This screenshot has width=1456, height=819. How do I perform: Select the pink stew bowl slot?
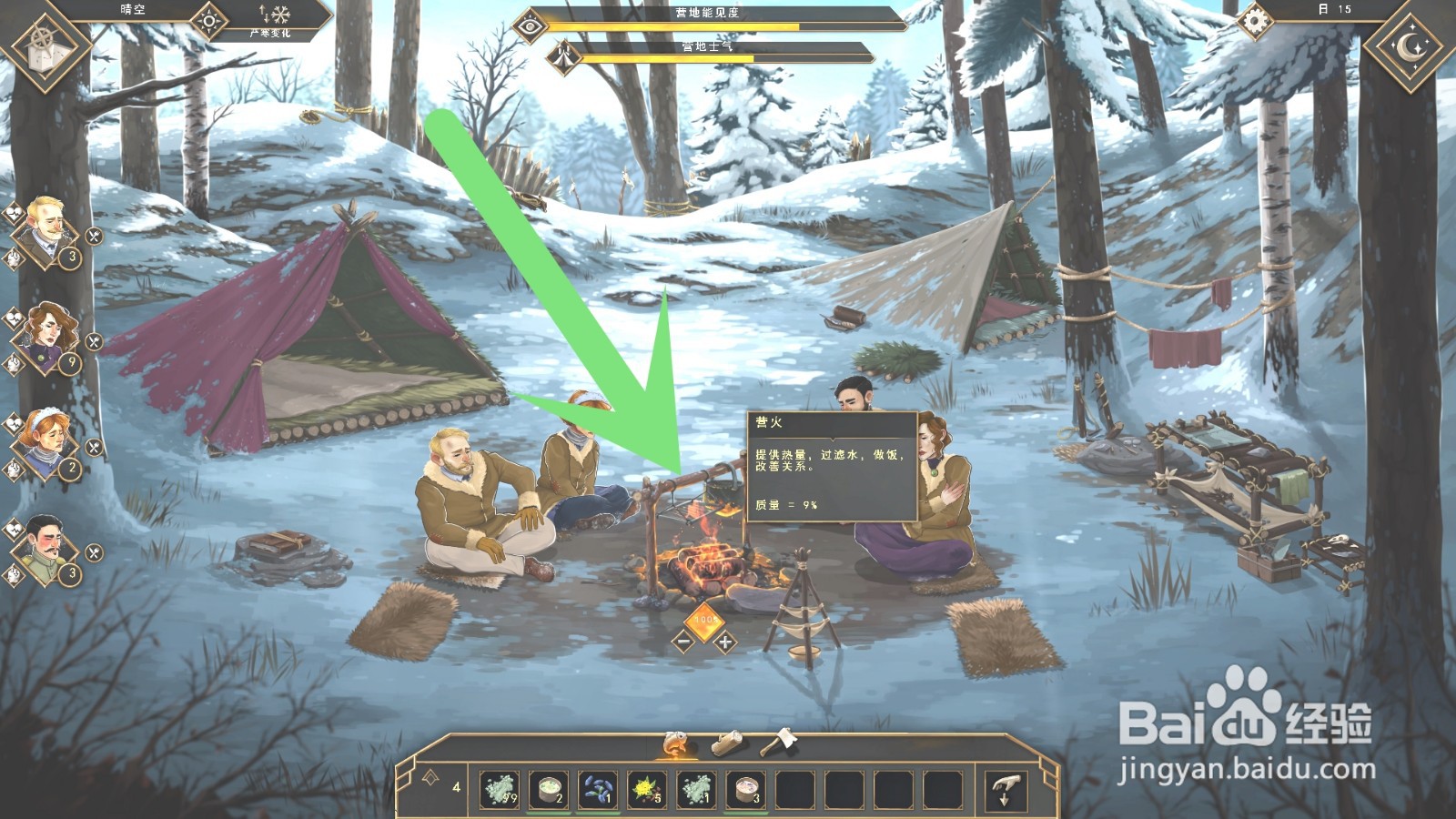746,789
